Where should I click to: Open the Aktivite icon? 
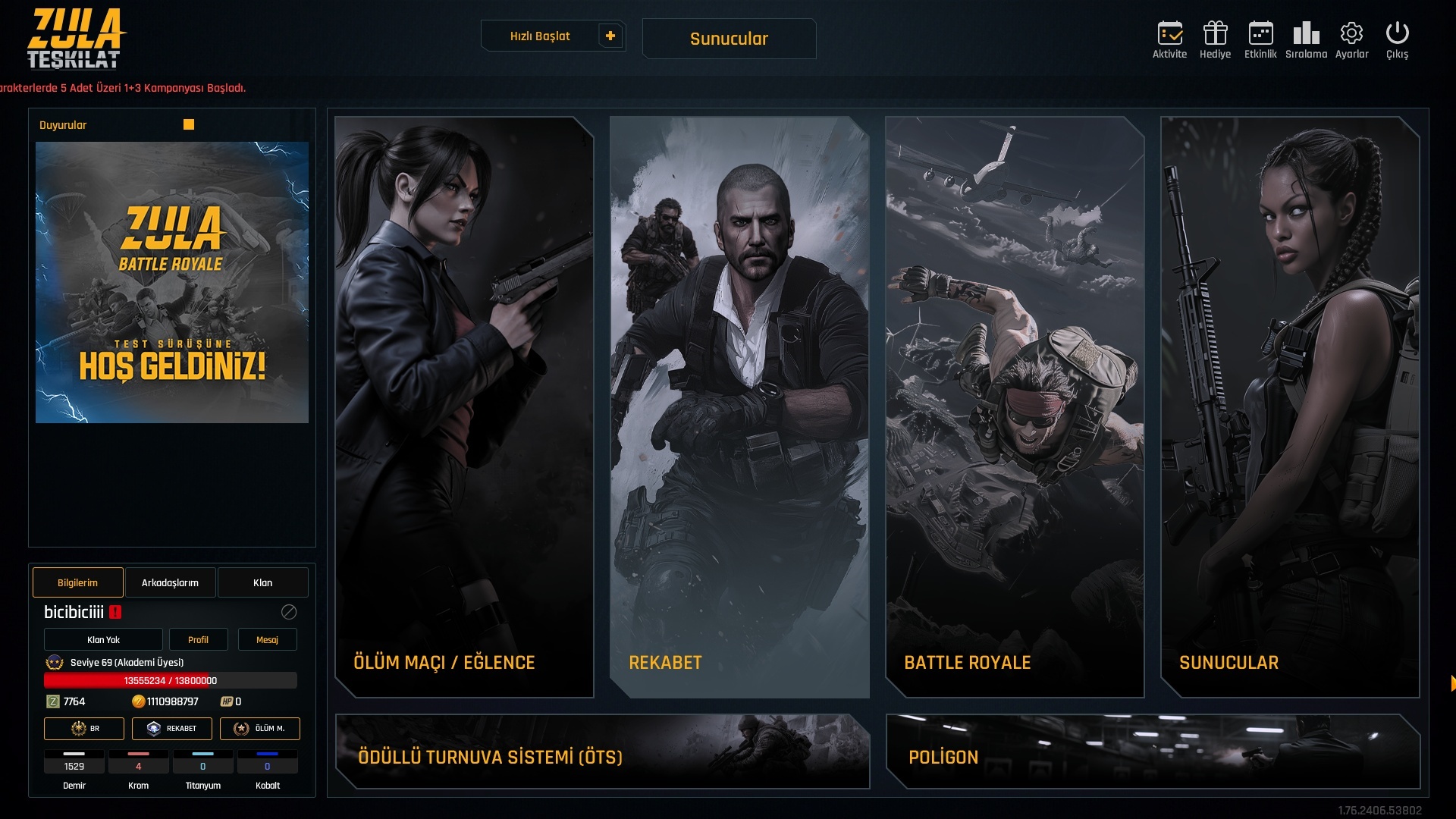coord(1169,39)
